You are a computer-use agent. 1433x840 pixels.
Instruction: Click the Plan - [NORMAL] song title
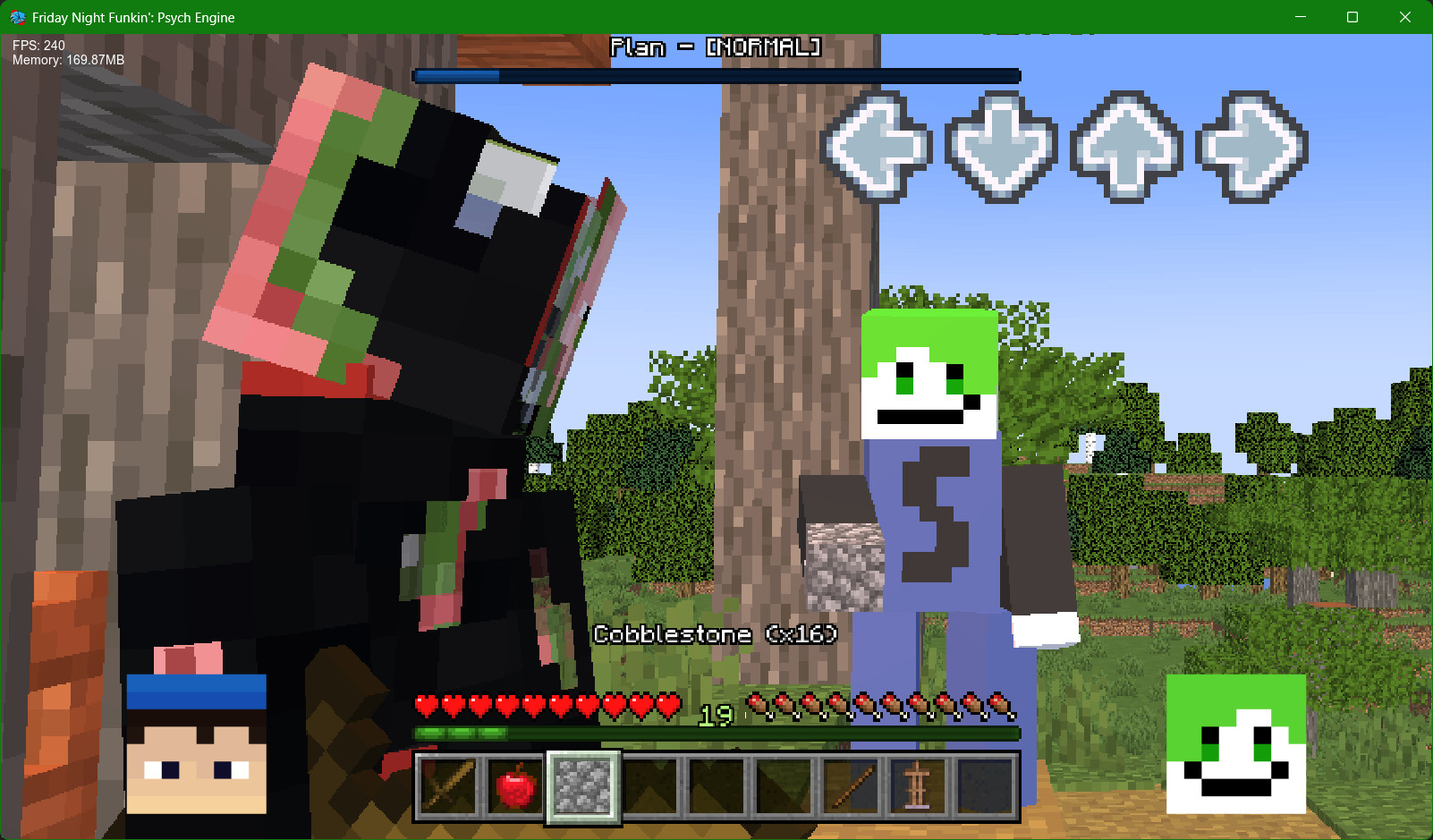[715, 47]
